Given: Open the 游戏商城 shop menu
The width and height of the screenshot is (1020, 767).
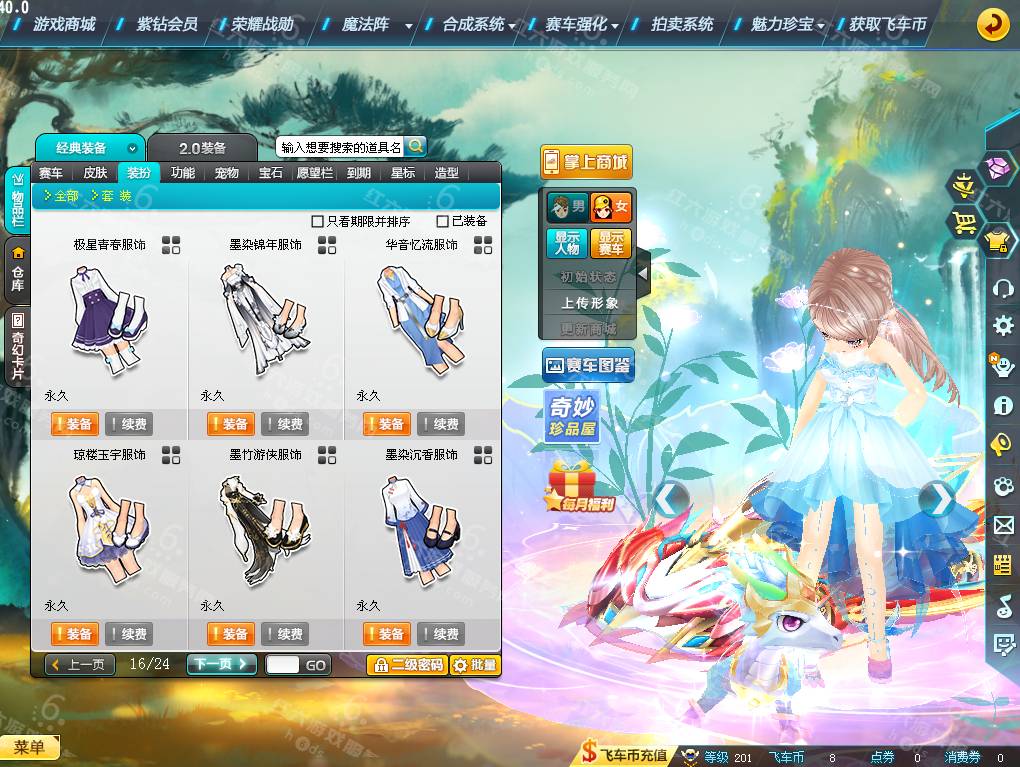Looking at the screenshot, I should pos(64,24).
